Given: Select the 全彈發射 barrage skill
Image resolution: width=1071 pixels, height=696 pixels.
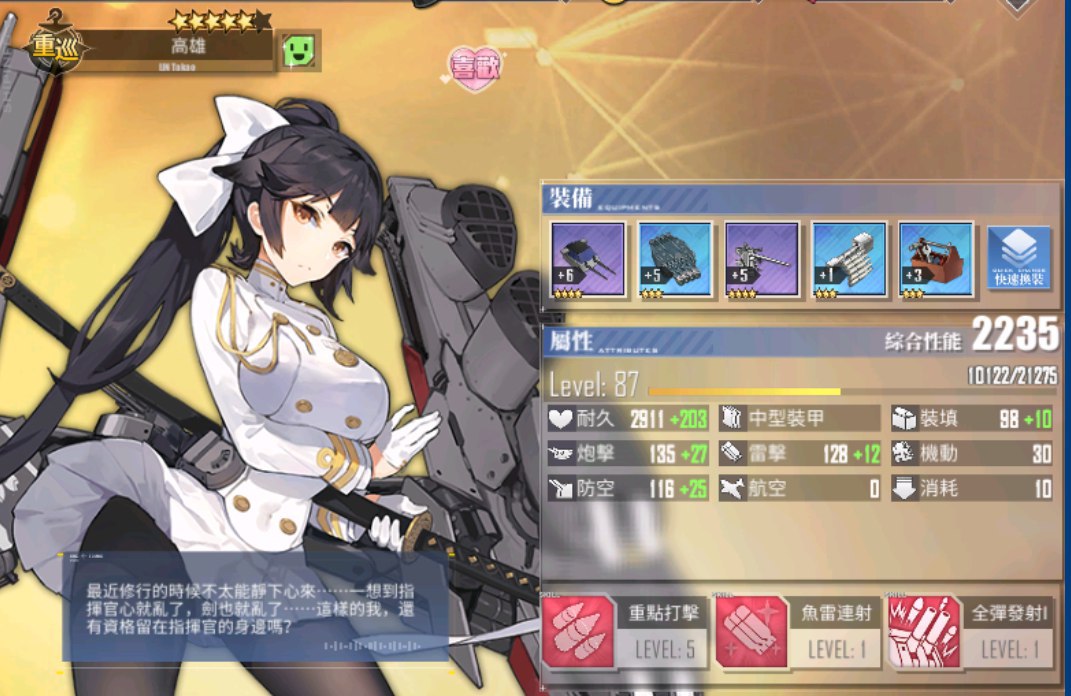Looking at the screenshot, I should pos(970,632).
